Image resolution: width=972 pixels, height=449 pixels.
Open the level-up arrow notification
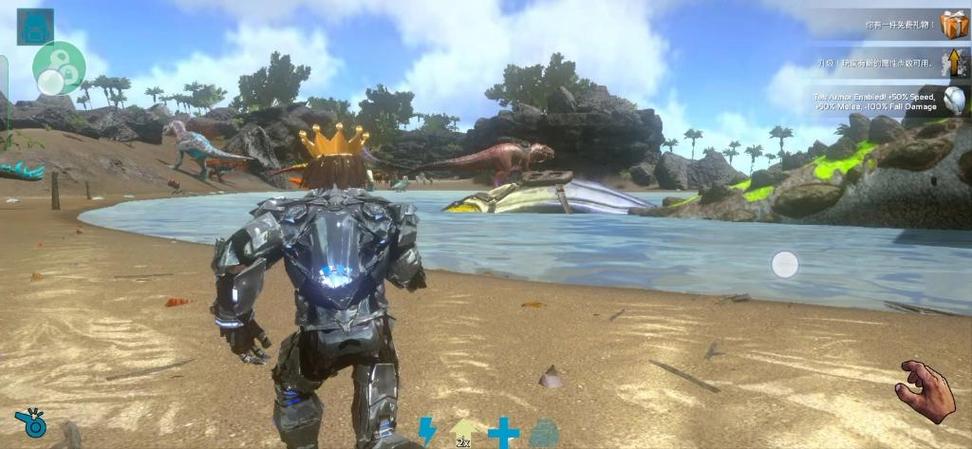(x=954, y=63)
